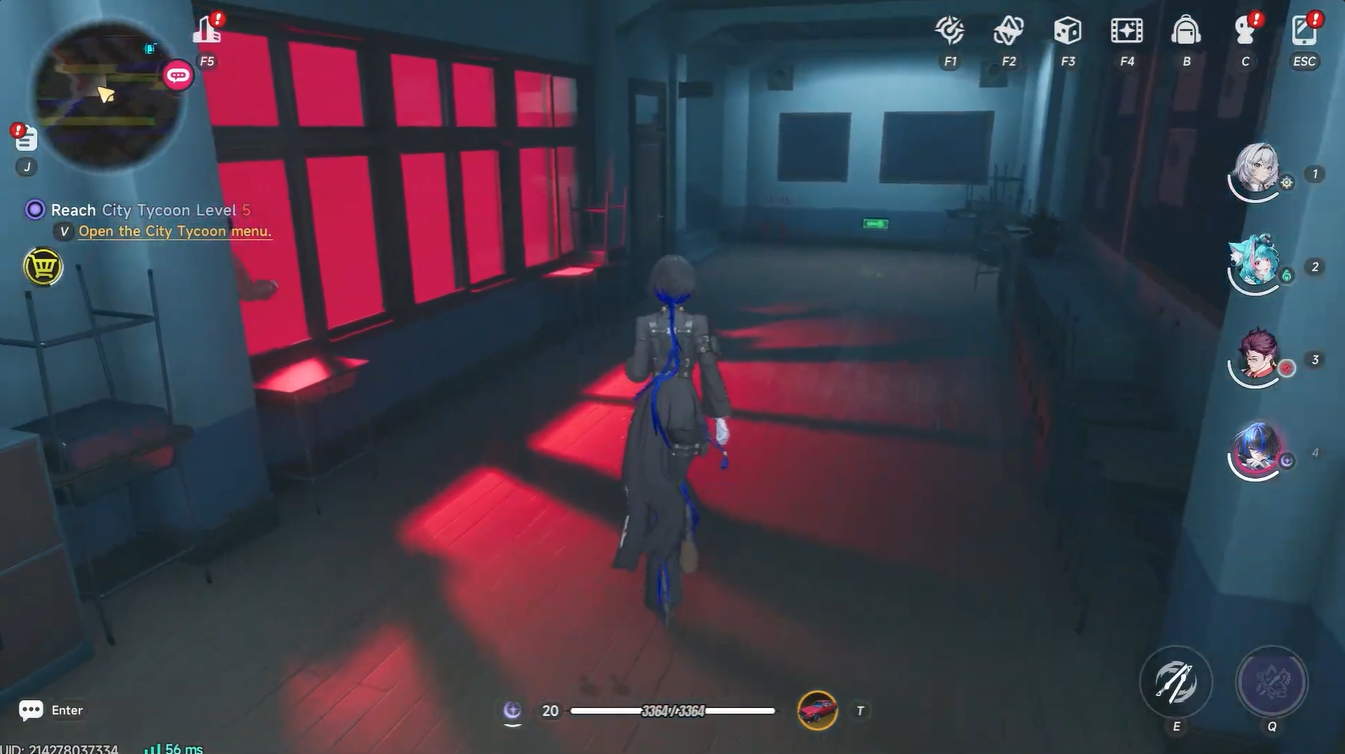Click the grayed-out Q ultimate icon

[x=1271, y=680]
